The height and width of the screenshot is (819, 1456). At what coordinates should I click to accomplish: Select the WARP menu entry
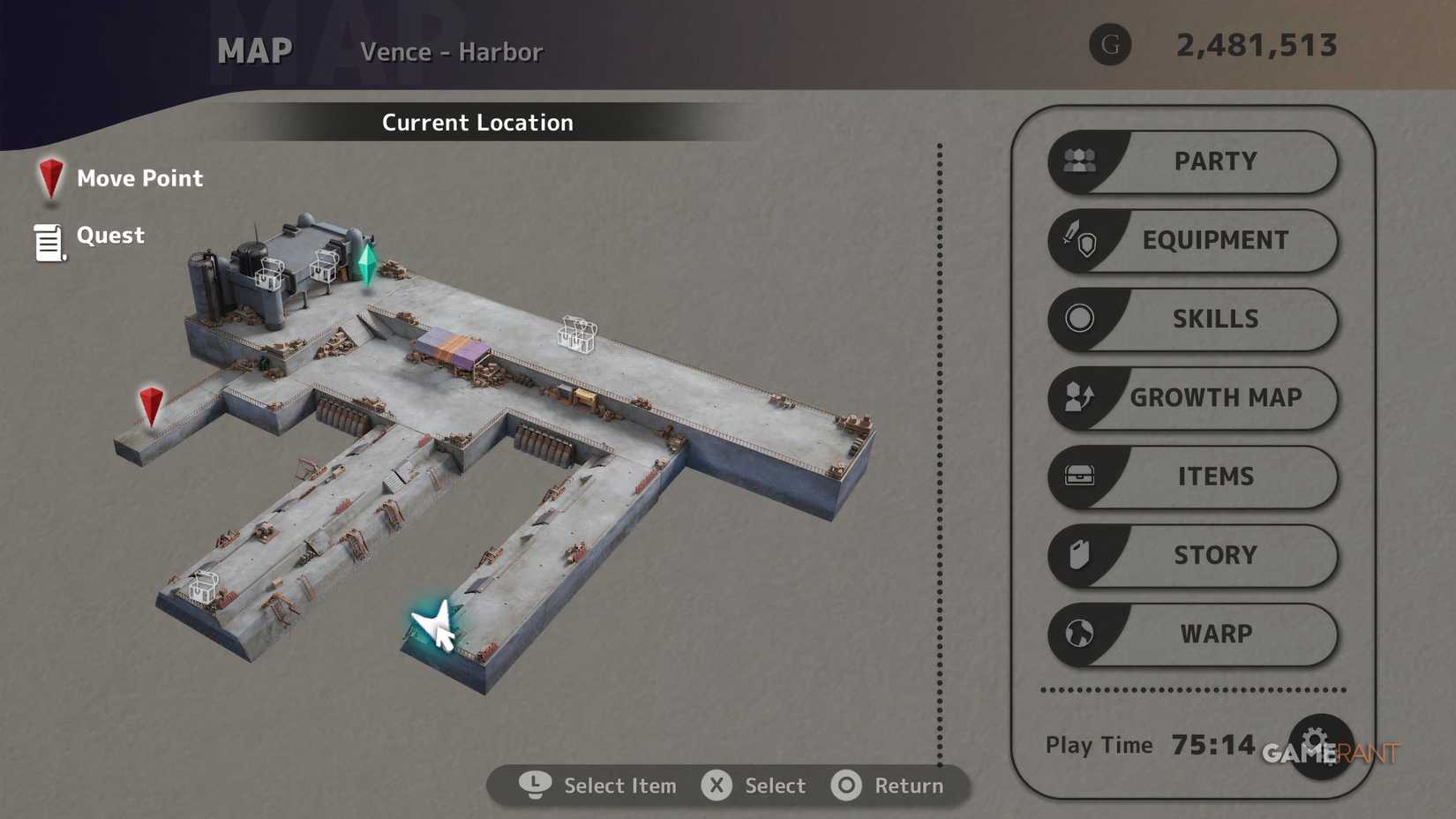[1215, 634]
